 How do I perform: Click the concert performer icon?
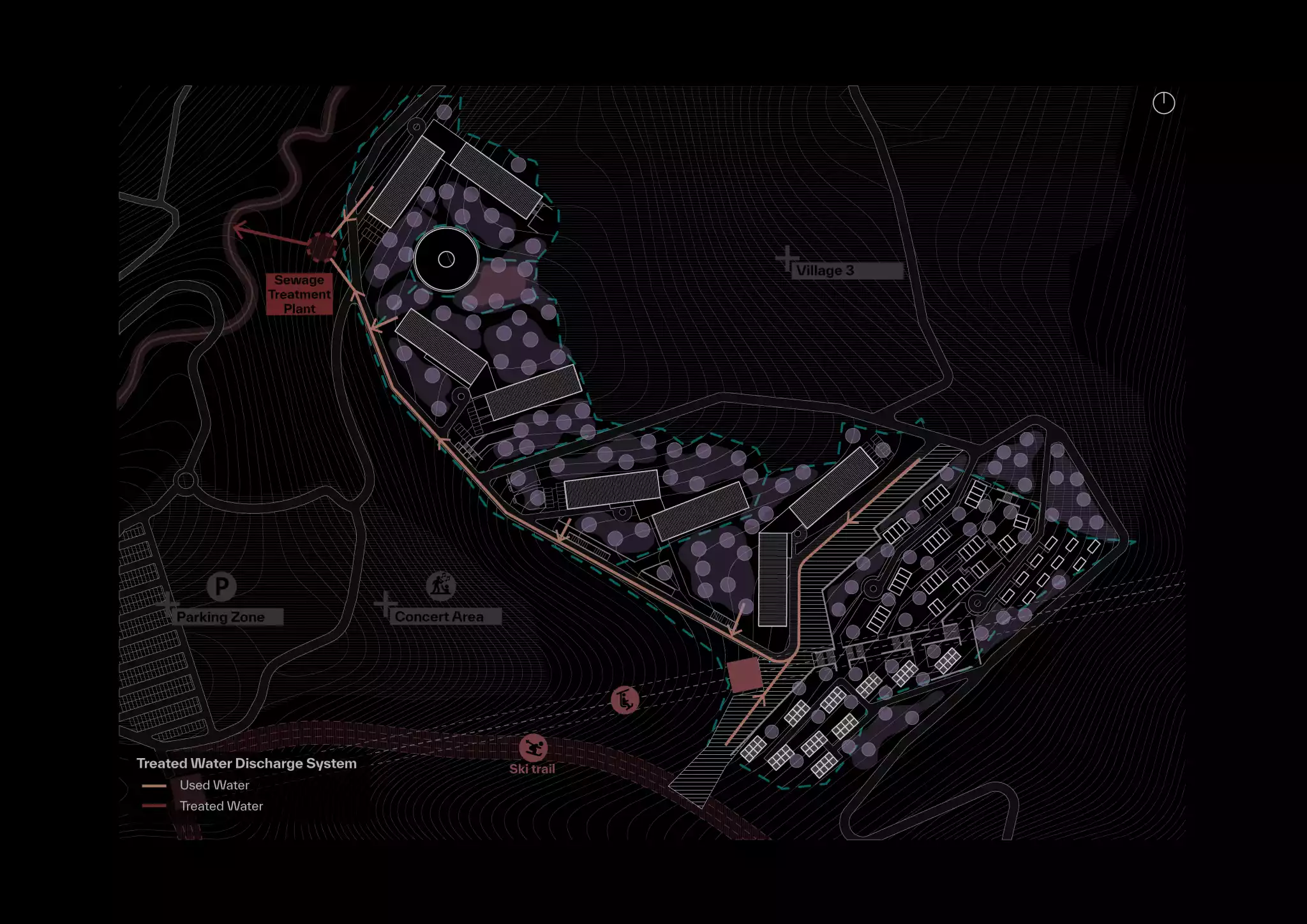tap(440, 585)
